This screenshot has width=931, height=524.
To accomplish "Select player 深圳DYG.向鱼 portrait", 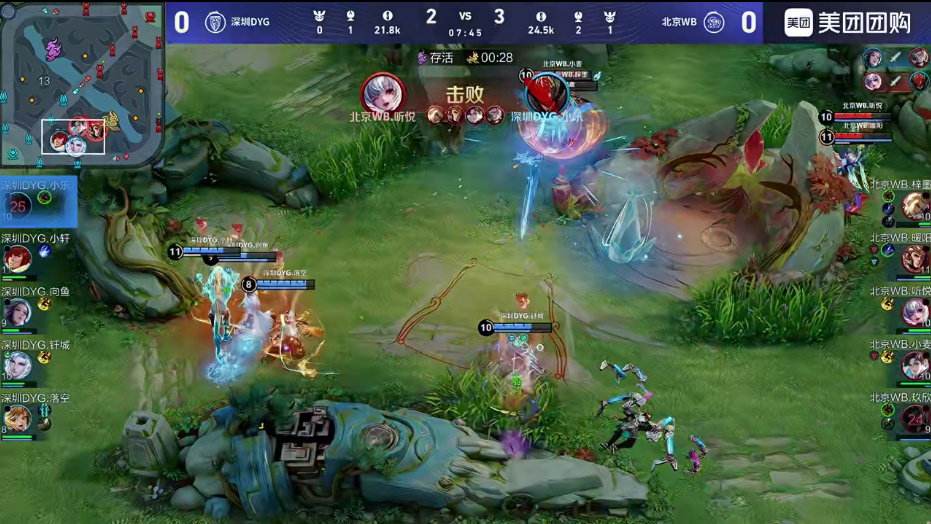I will point(17,313).
